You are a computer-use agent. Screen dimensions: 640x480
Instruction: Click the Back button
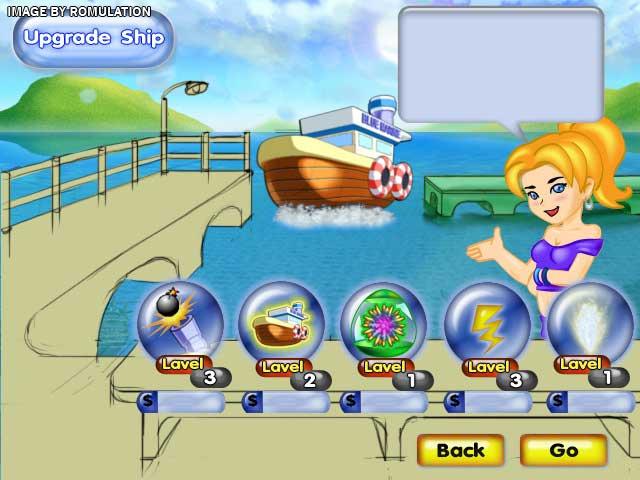(460, 450)
